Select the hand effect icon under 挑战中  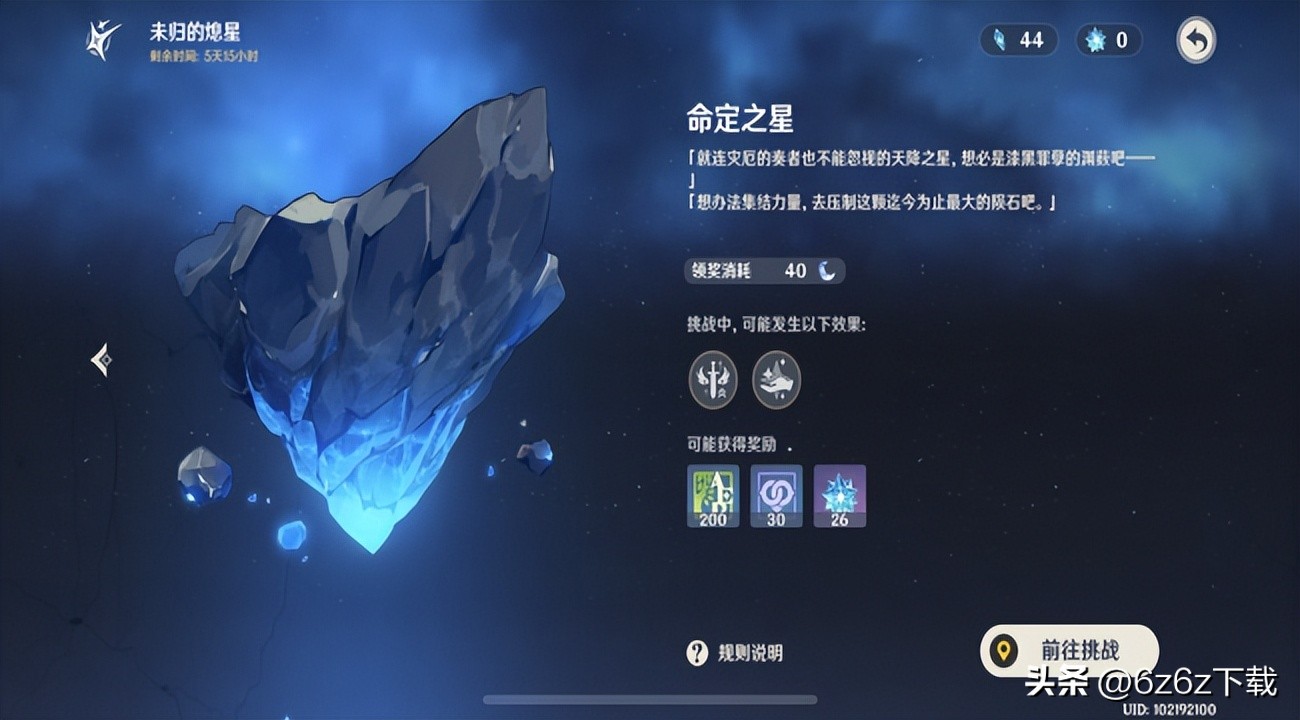778,378
